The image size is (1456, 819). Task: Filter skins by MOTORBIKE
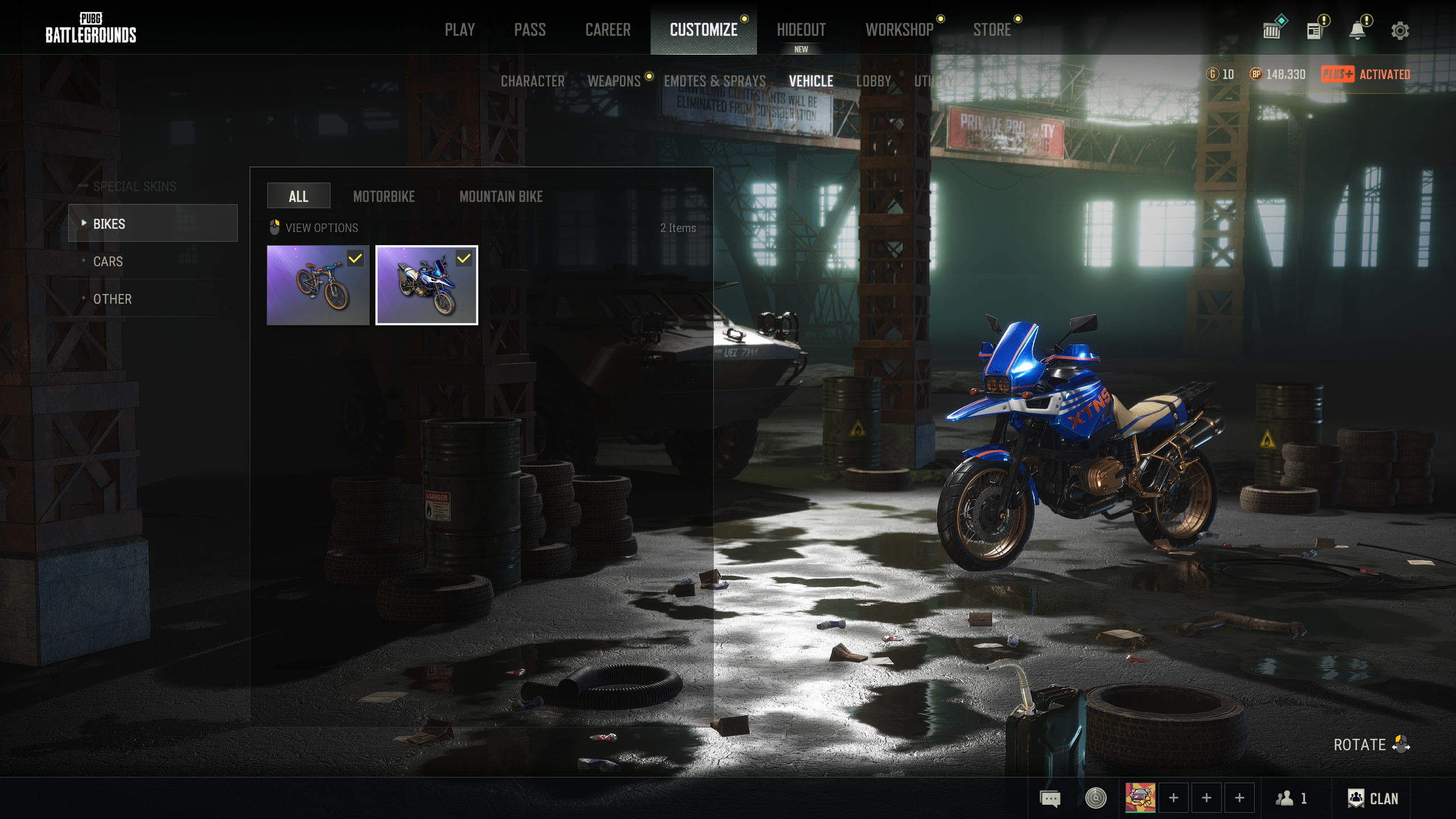[383, 196]
